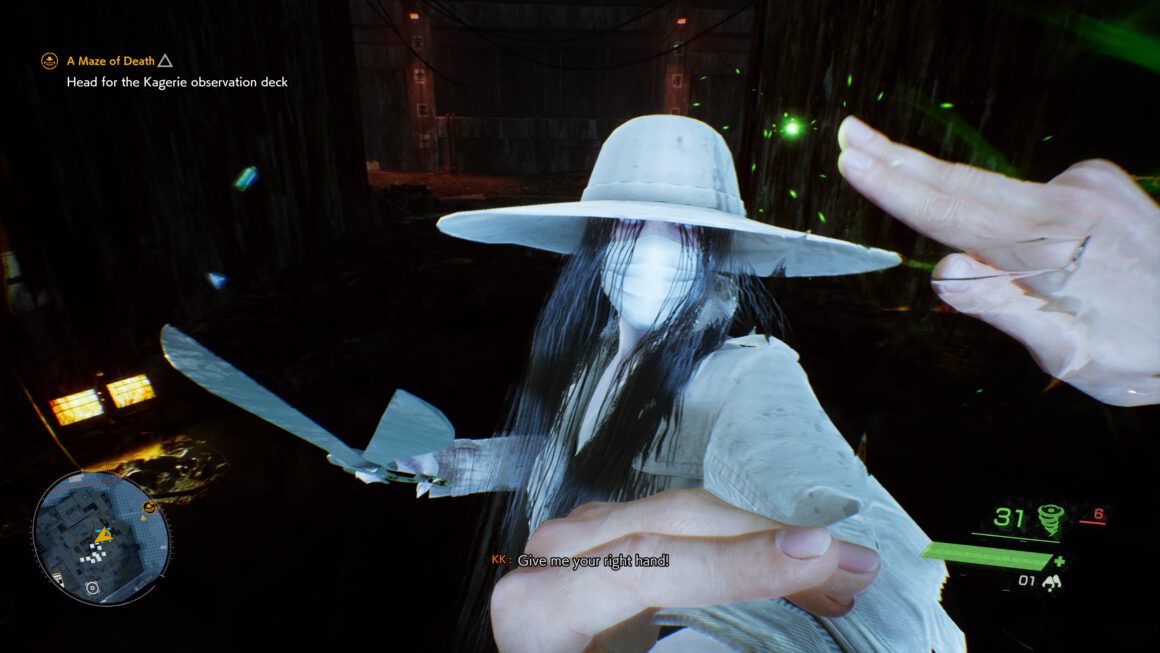Open the A Maze of Death quest tracker
The width and height of the screenshot is (1160, 653).
click(x=110, y=61)
